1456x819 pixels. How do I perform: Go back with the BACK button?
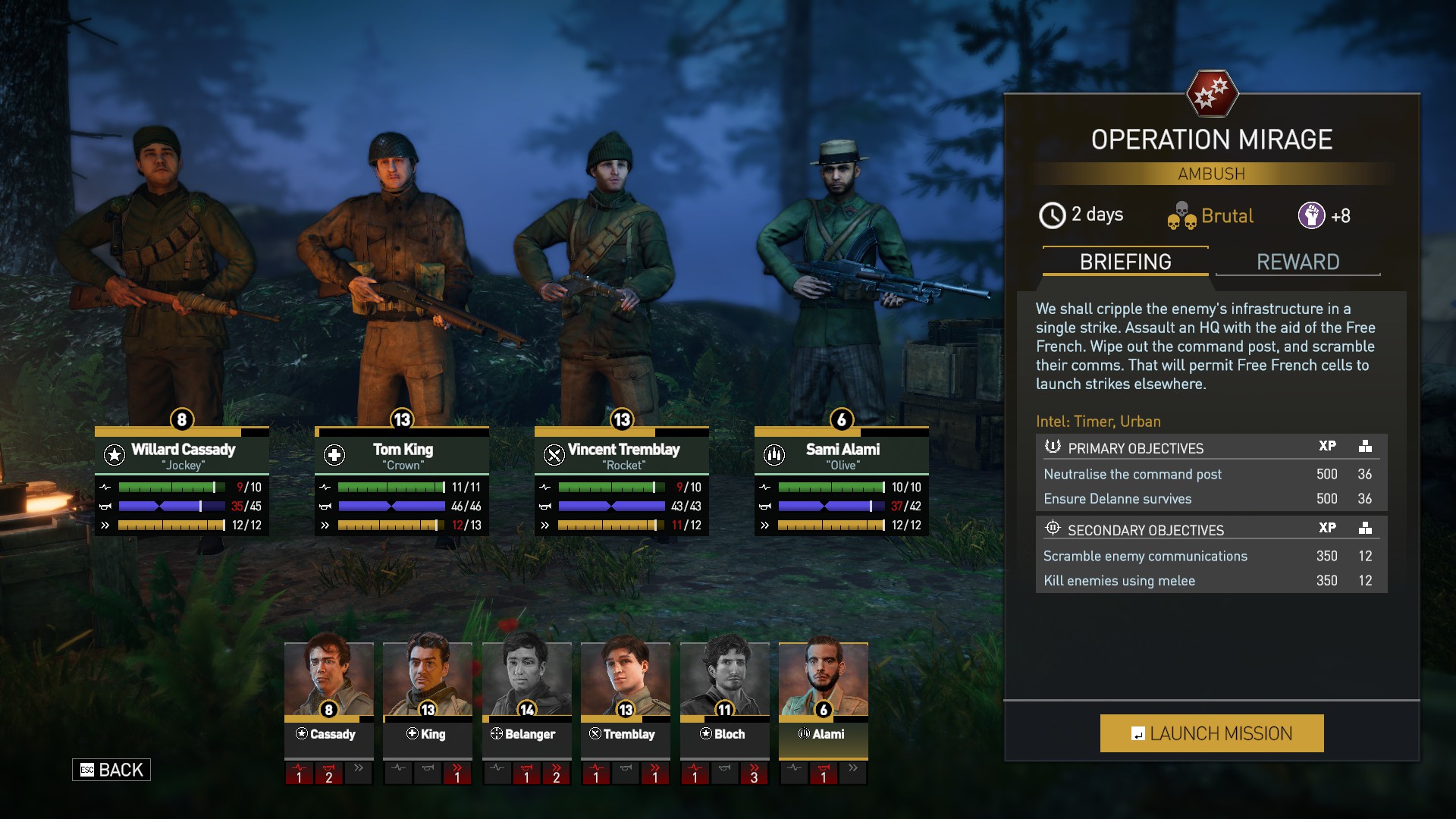tap(111, 770)
